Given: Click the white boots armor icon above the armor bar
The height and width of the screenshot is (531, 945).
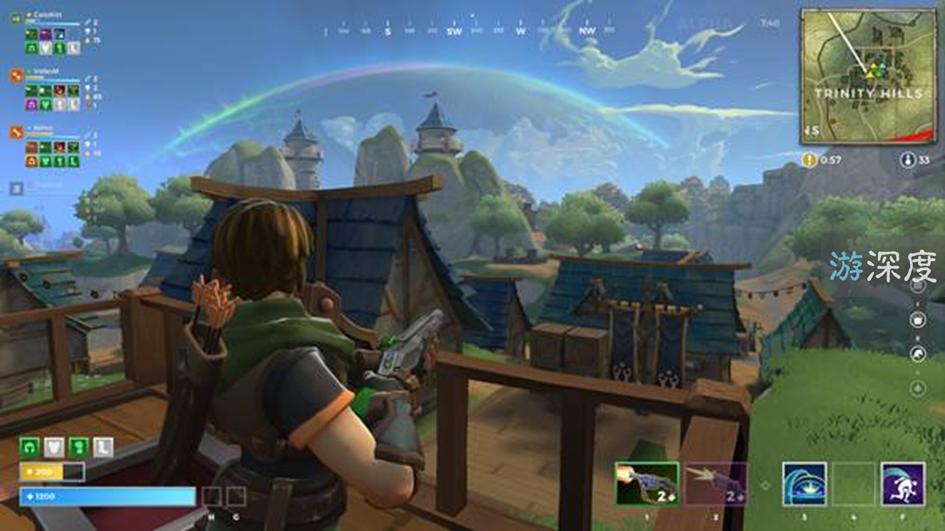Looking at the screenshot, I should [x=103, y=448].
